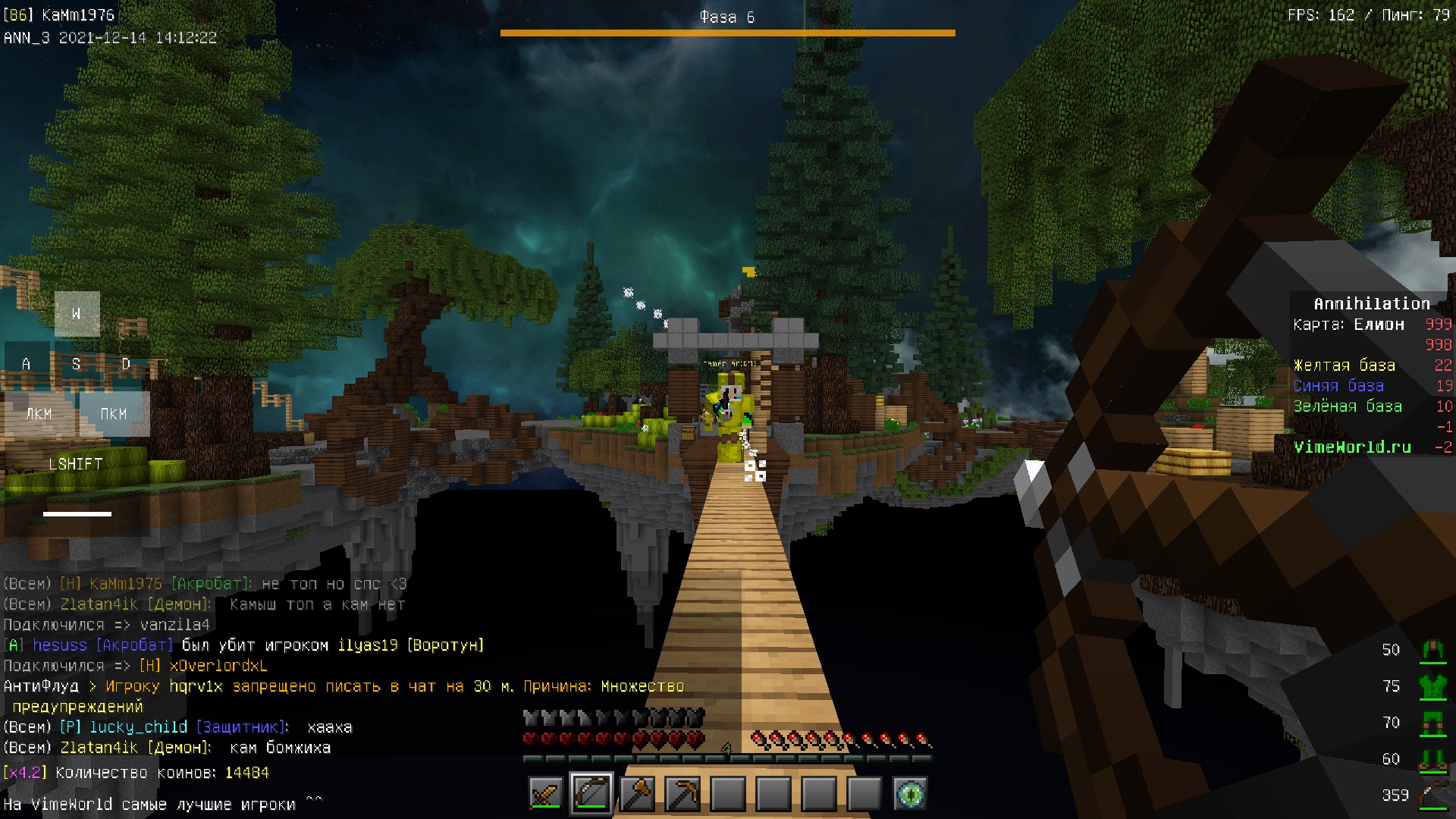
Task: Switch to the wooden pickaxe slot
Action: (682, 794)
